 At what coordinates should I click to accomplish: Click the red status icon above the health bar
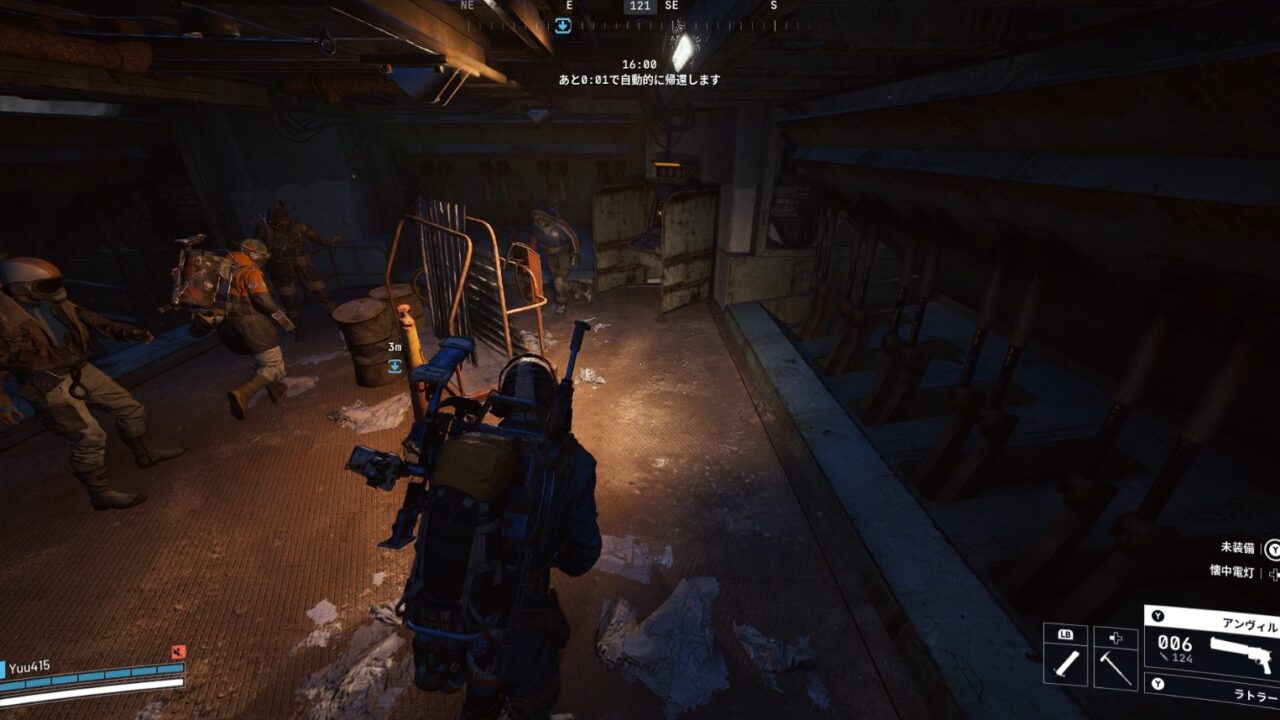coord(178,652)
